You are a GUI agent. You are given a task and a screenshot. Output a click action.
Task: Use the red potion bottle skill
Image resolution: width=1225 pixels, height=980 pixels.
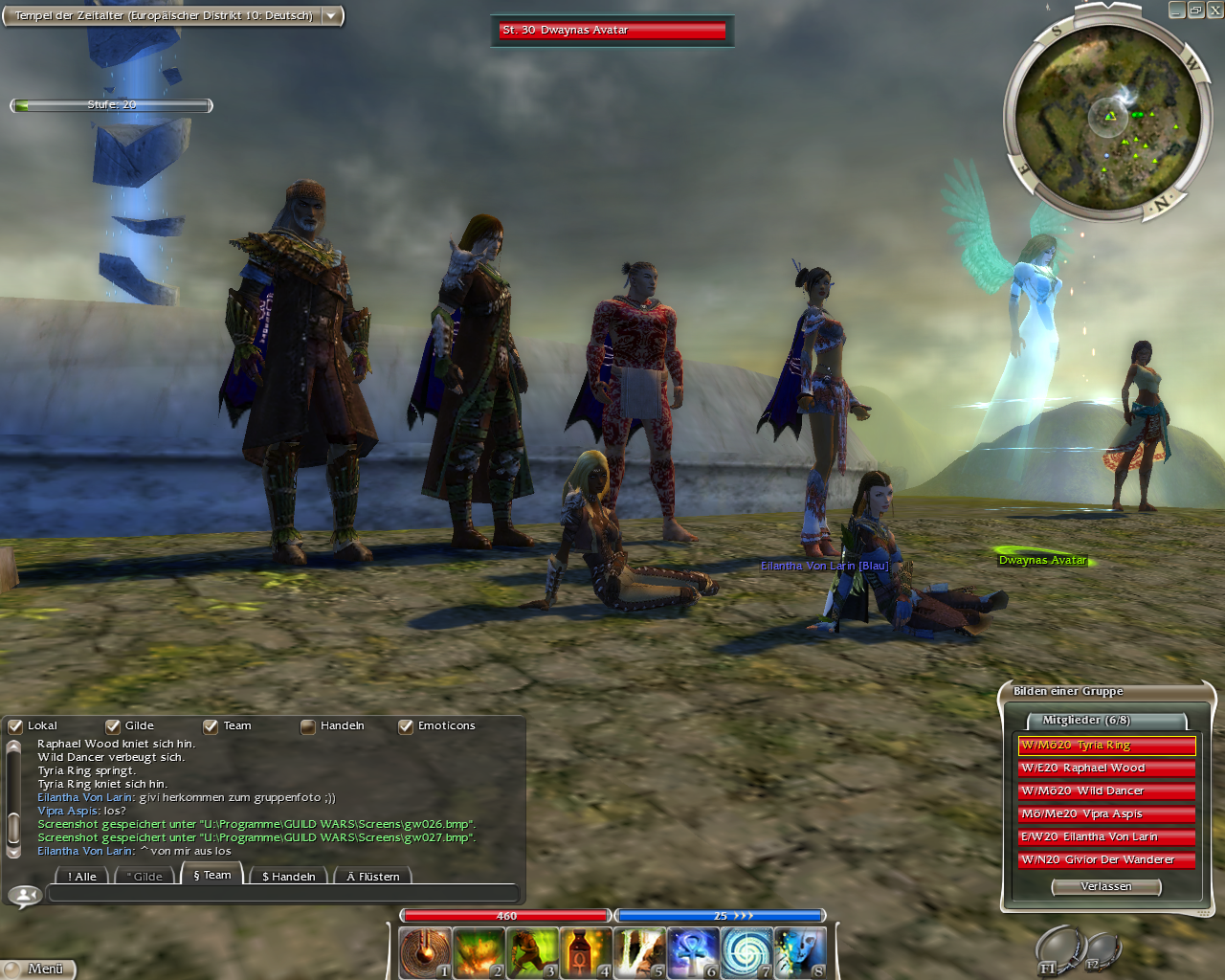[585, 952]
